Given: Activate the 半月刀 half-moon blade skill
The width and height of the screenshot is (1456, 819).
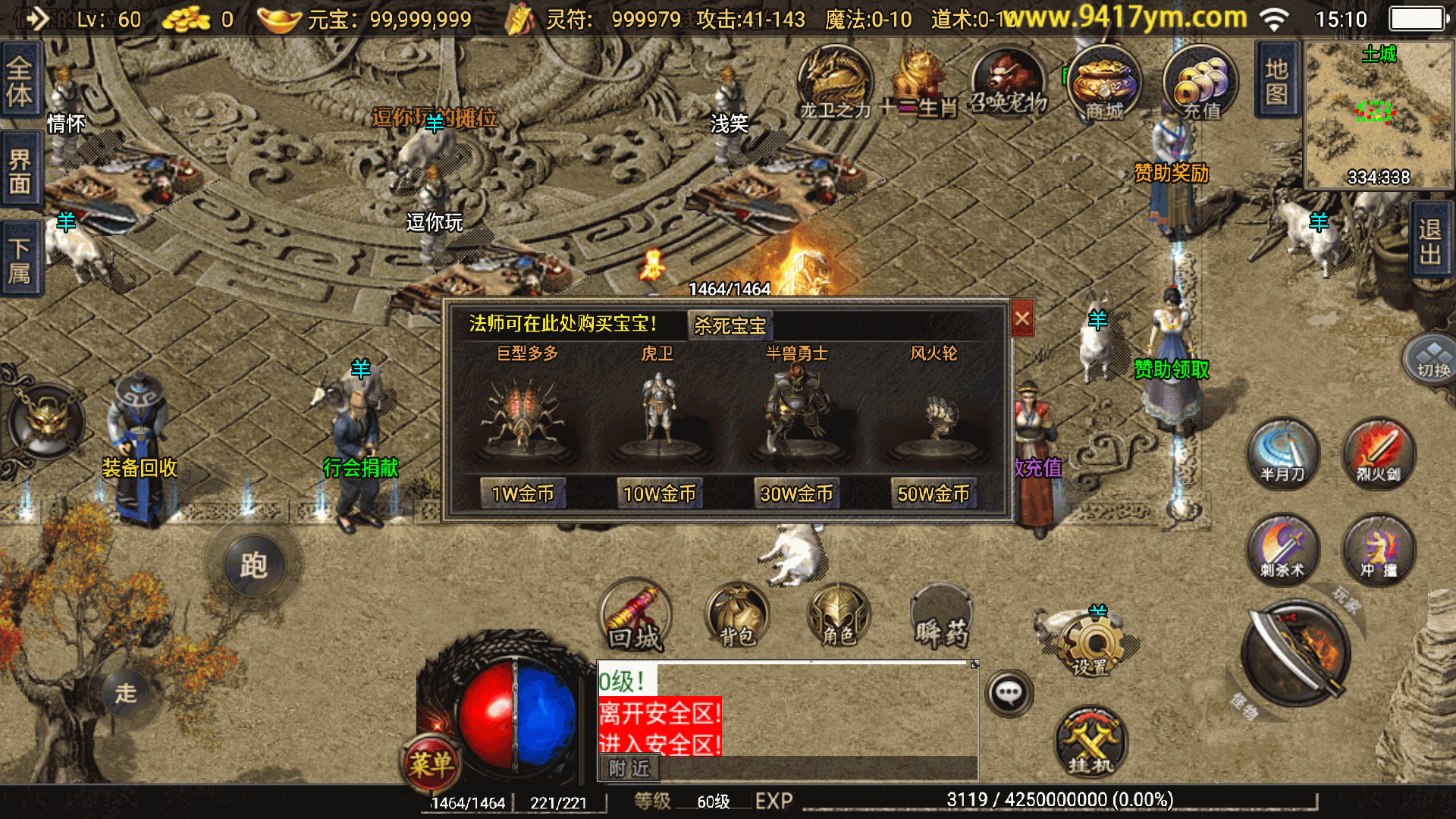Looking at the screenshot, I should coord(1282,454).
